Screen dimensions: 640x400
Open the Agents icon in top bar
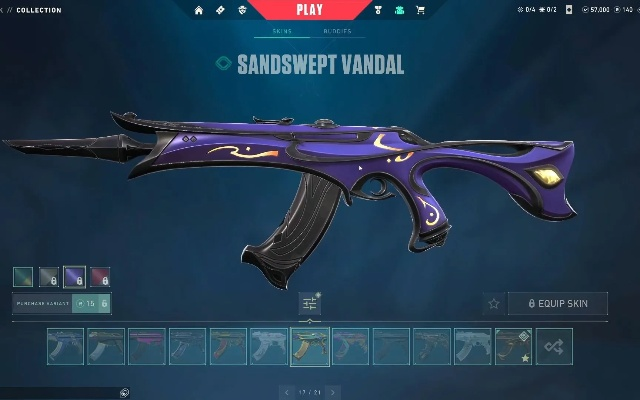click(x=242, y=10)
